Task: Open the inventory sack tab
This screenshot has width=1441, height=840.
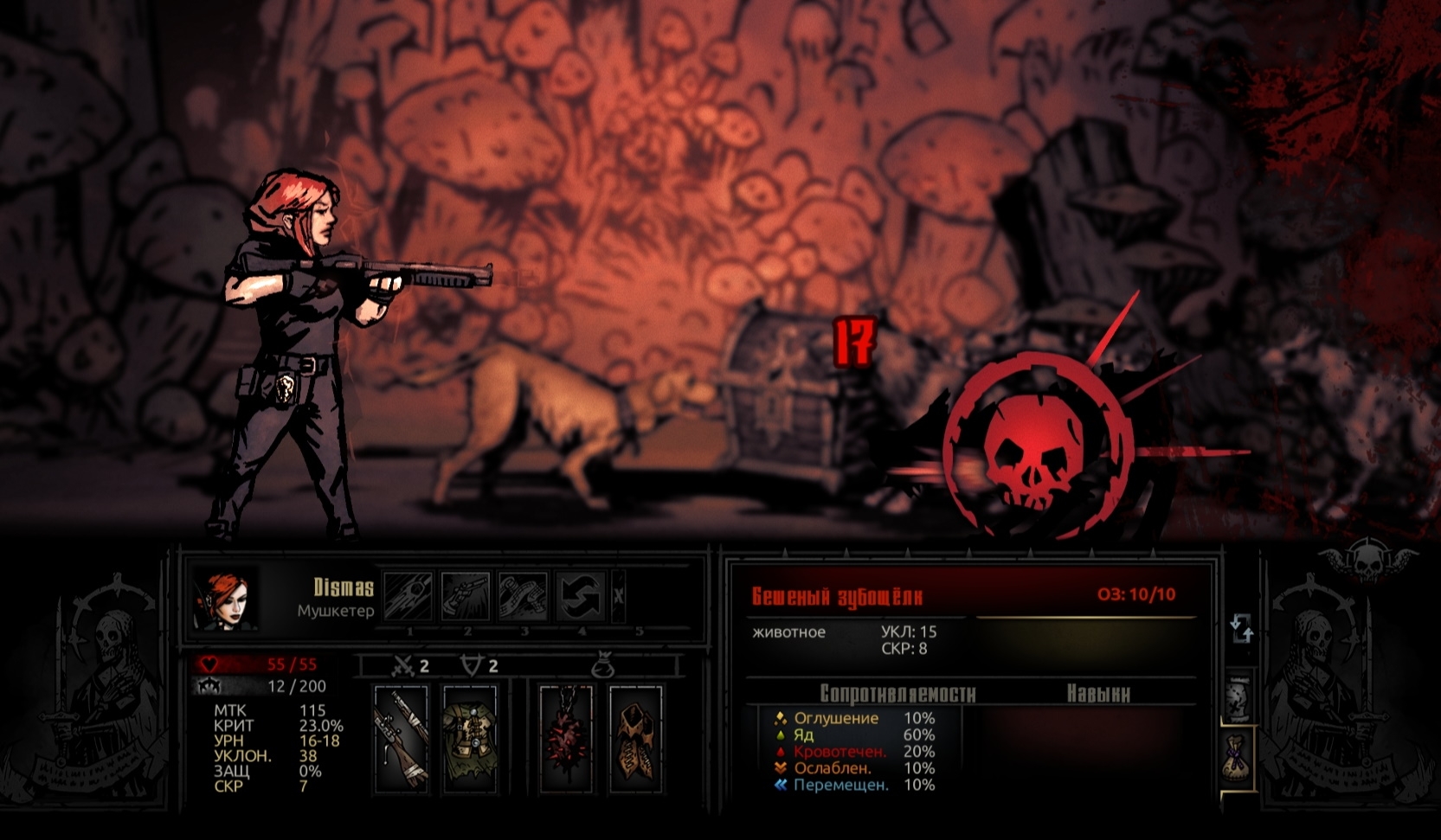Action: pos(1238,759)
